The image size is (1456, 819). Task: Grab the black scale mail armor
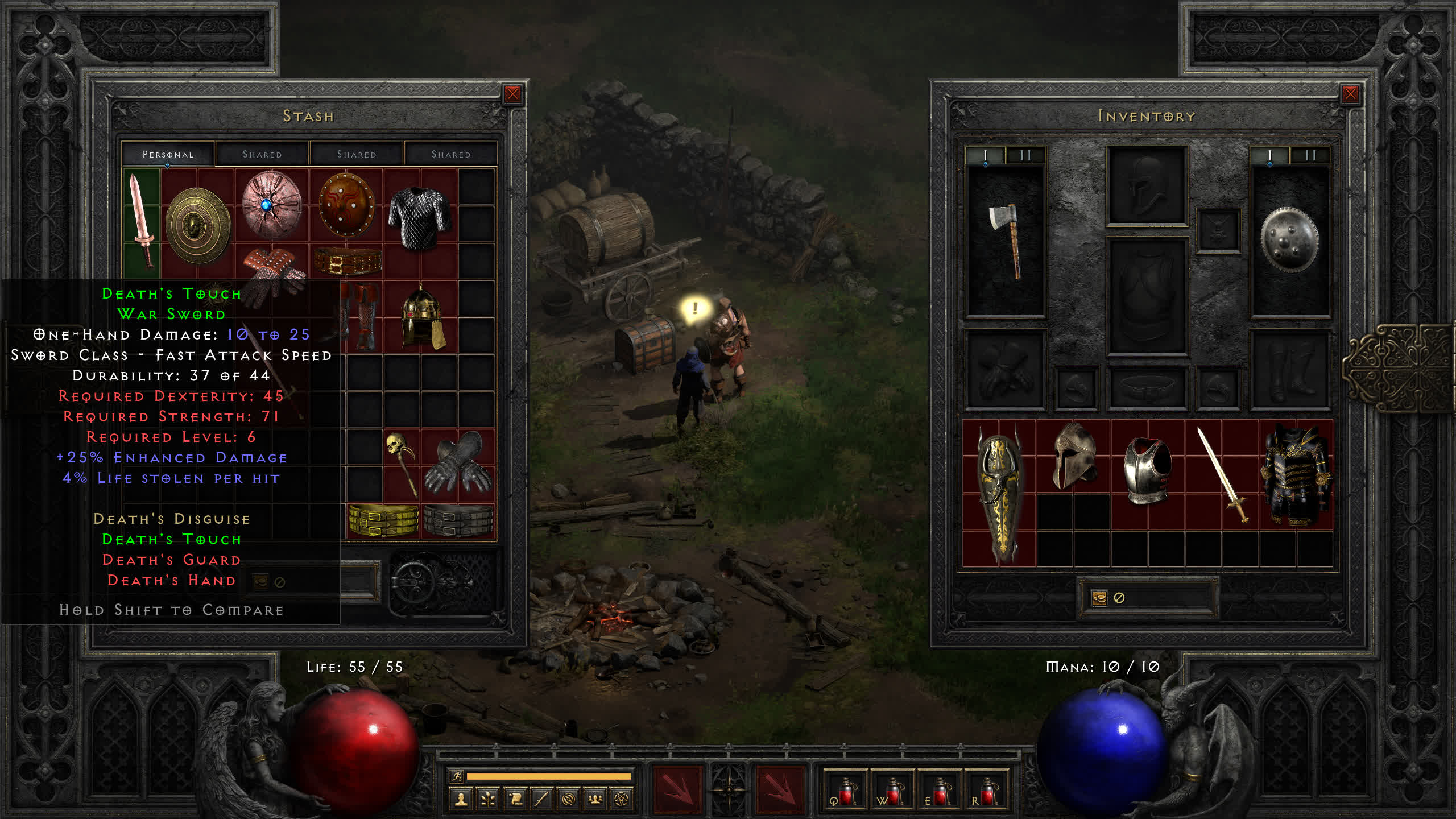420,218
